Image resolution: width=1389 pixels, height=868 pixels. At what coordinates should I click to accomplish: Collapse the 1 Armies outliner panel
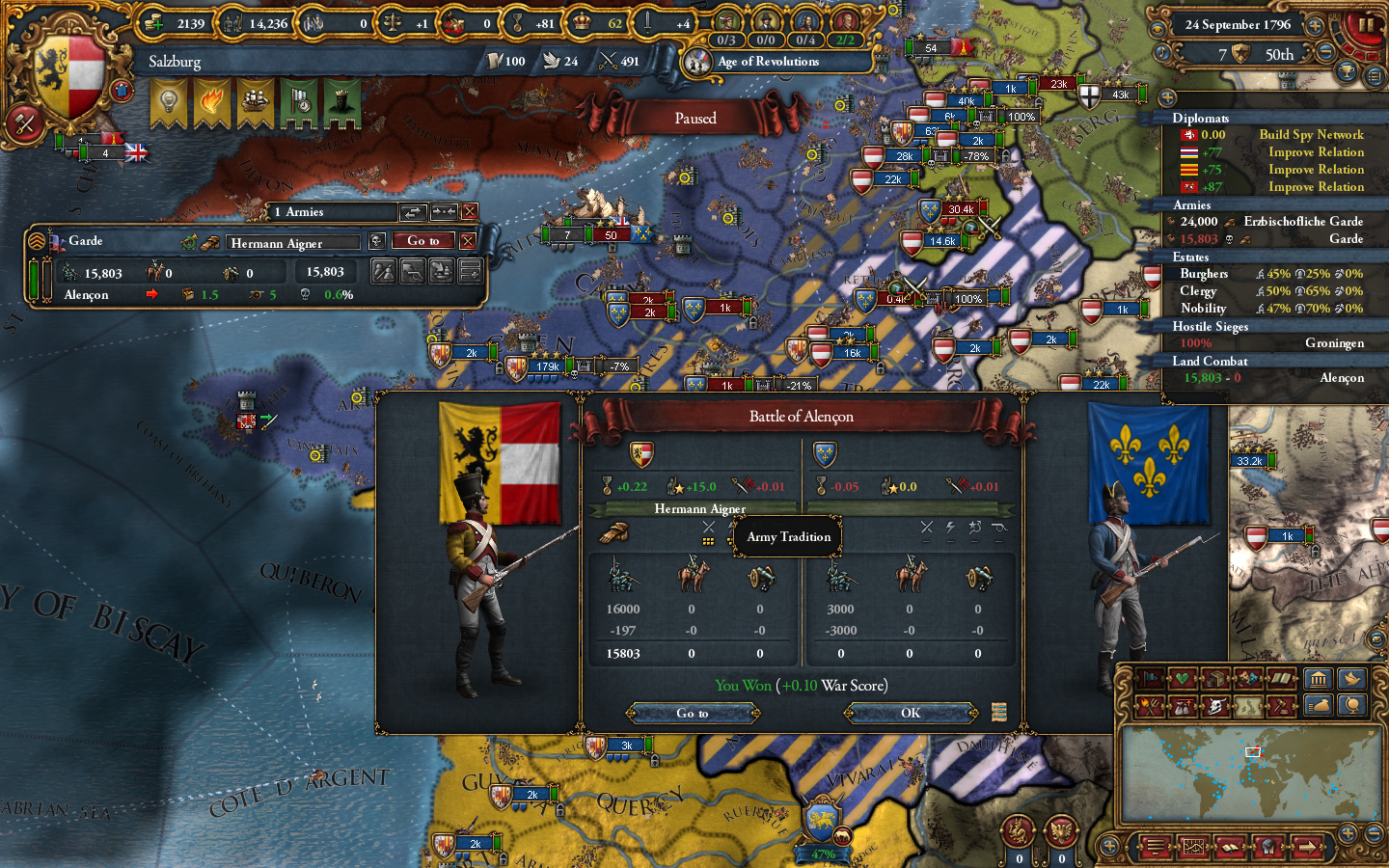coord(470,212)
